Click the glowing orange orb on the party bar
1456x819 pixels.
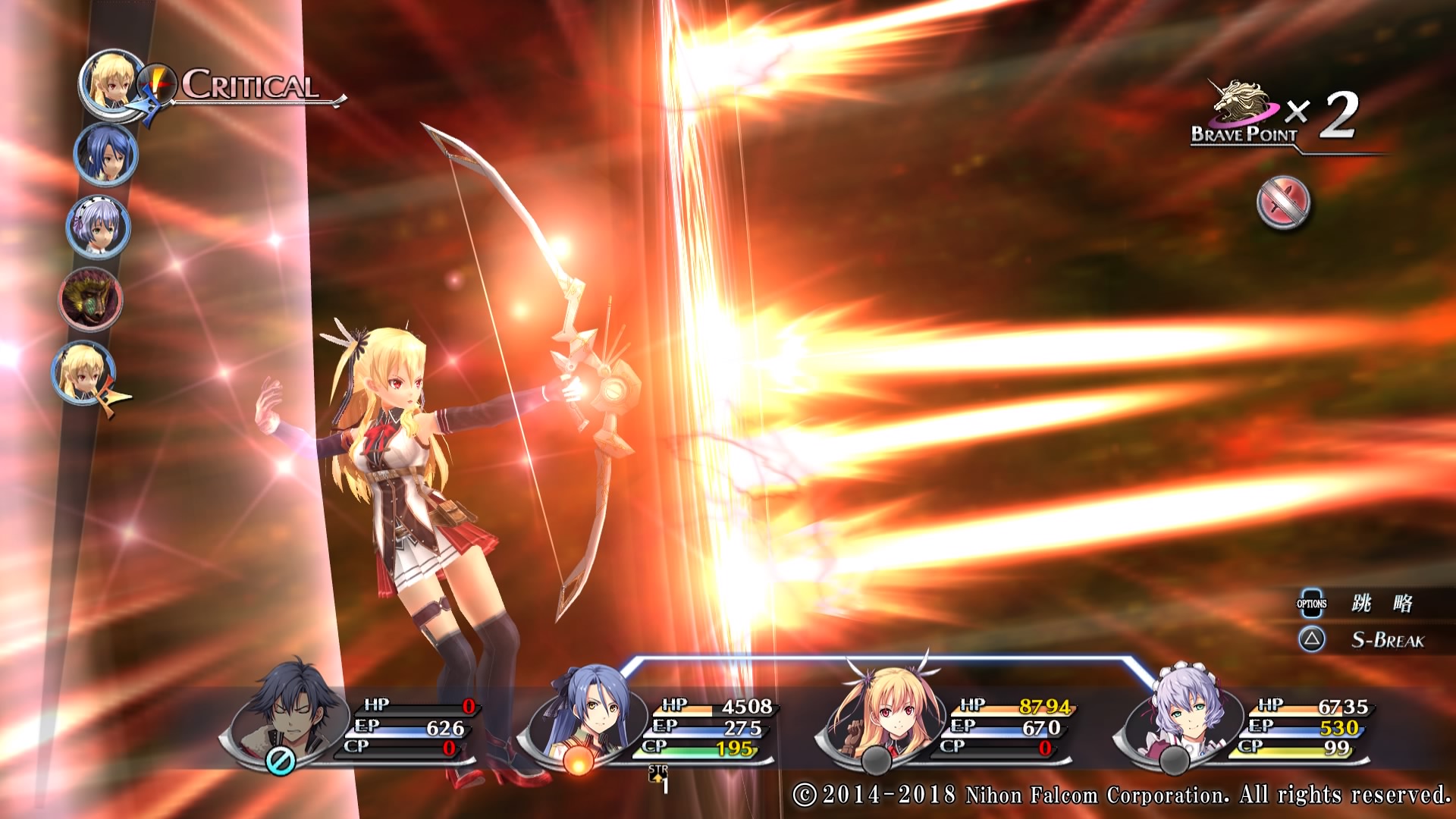click(x=578, y=761)
